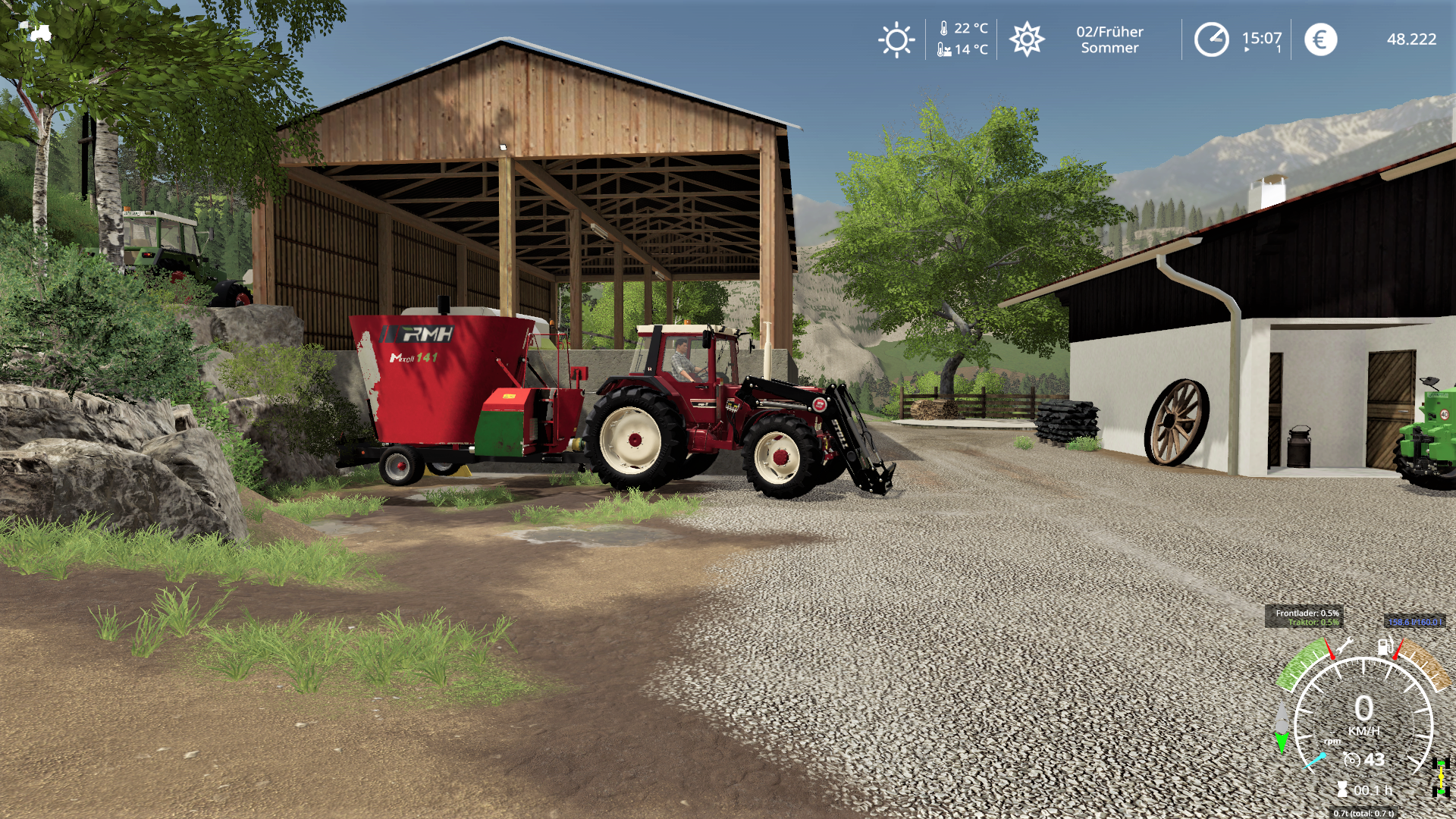
Task: Toggle the cruise control speed icon
Action: click(1351, 759)
